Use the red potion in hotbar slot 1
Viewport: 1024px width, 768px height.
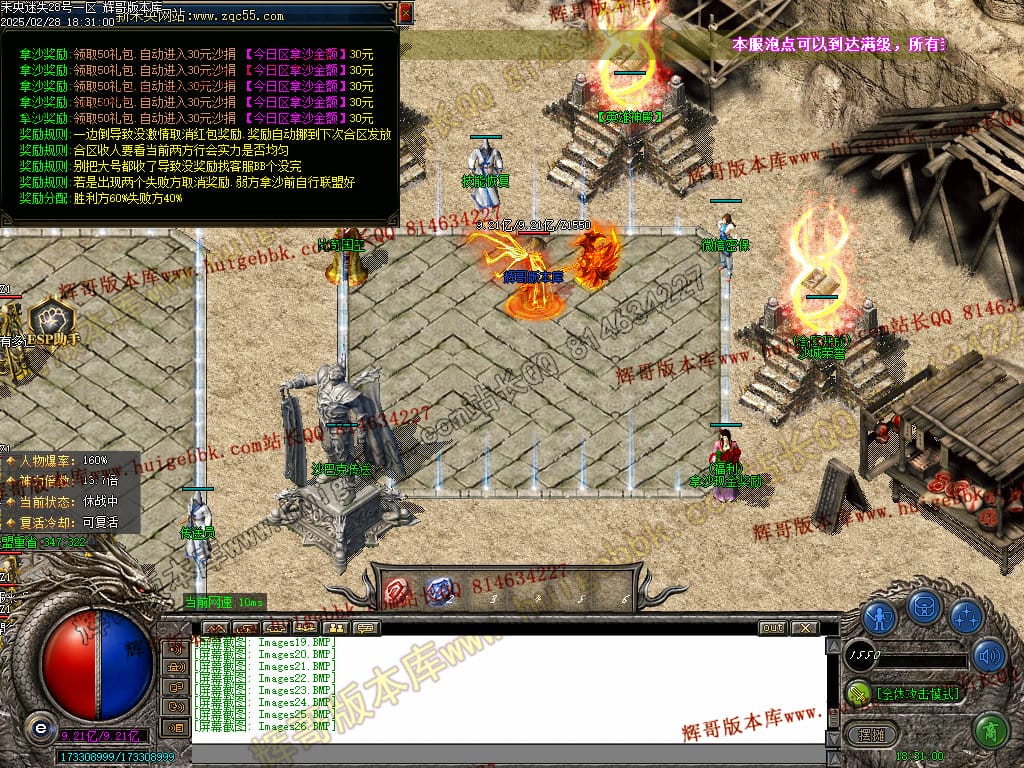click(x=397, y=590)
